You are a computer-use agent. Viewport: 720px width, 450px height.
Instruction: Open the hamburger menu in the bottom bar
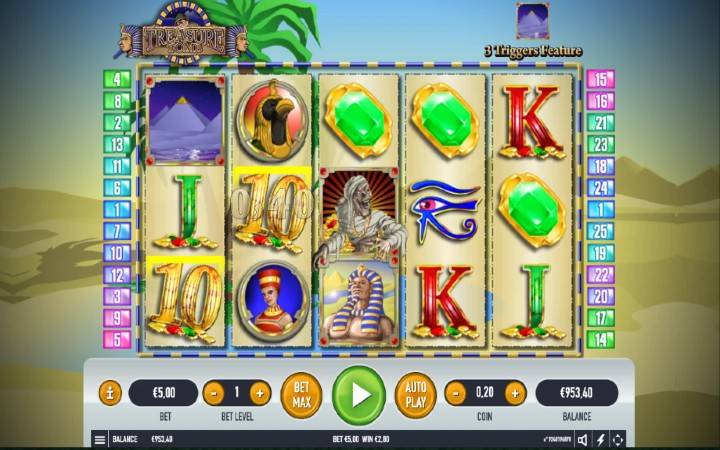pyautogui.click(x=99, y=439)
